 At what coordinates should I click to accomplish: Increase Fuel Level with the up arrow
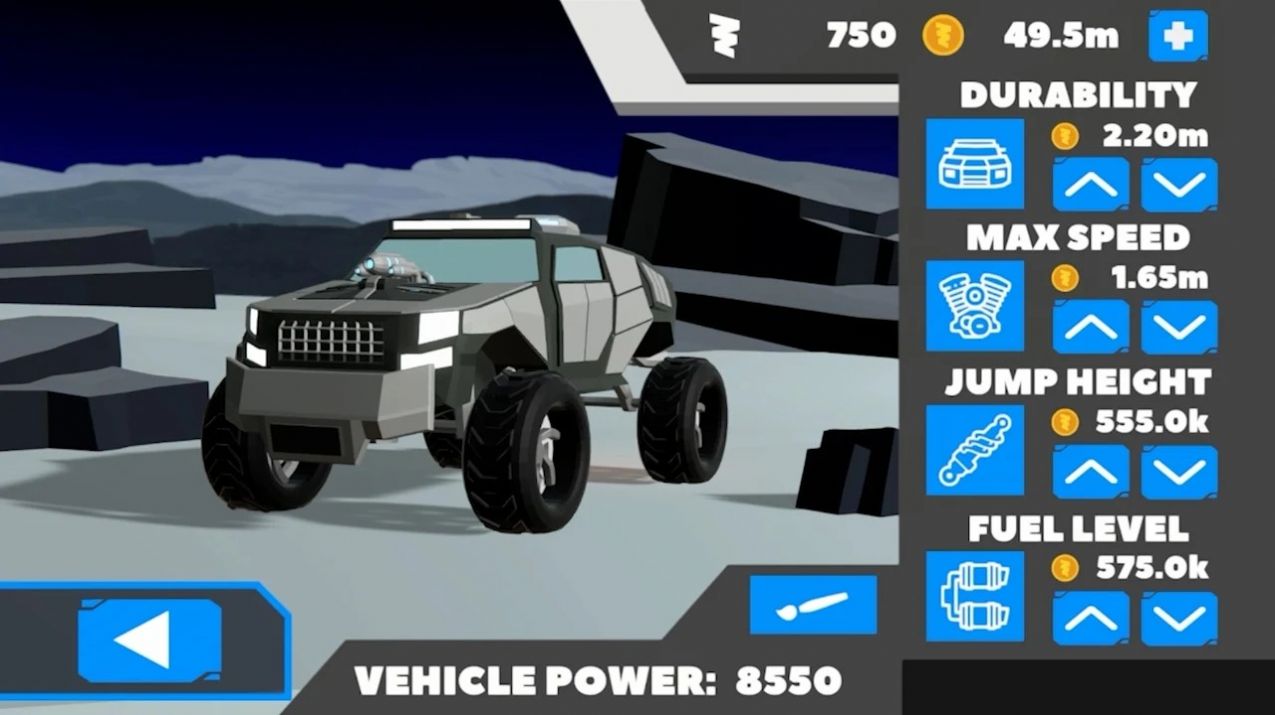1091,618
